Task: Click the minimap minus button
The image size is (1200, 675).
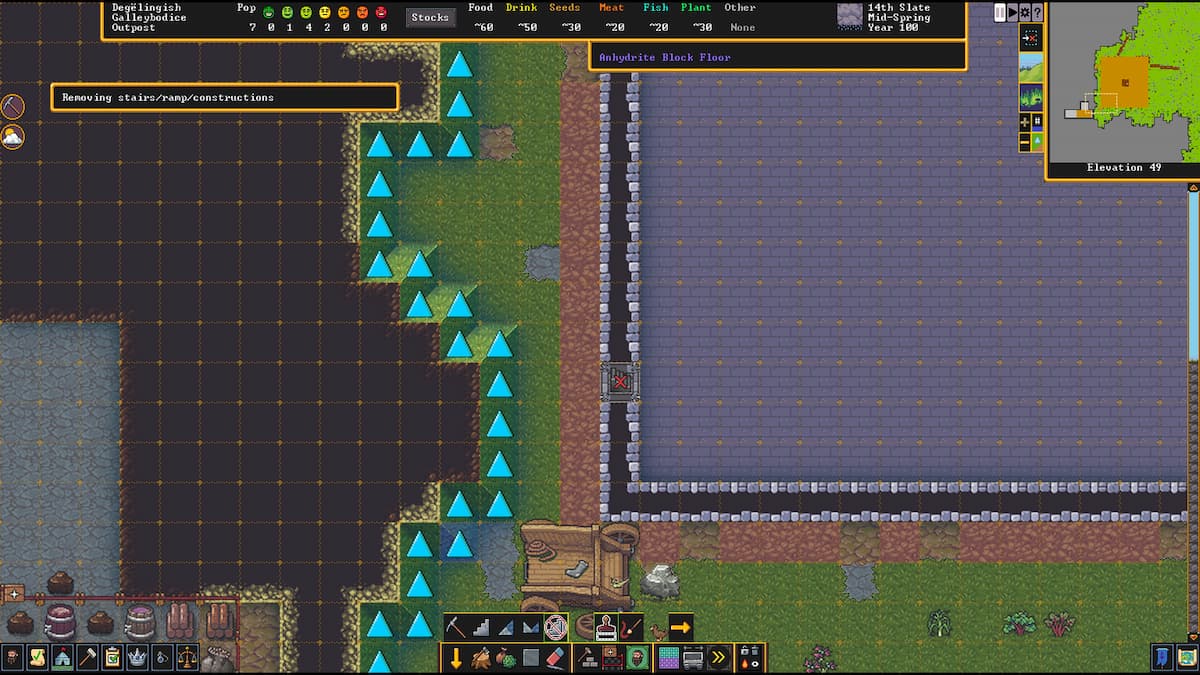Action: pos(1025,143)
